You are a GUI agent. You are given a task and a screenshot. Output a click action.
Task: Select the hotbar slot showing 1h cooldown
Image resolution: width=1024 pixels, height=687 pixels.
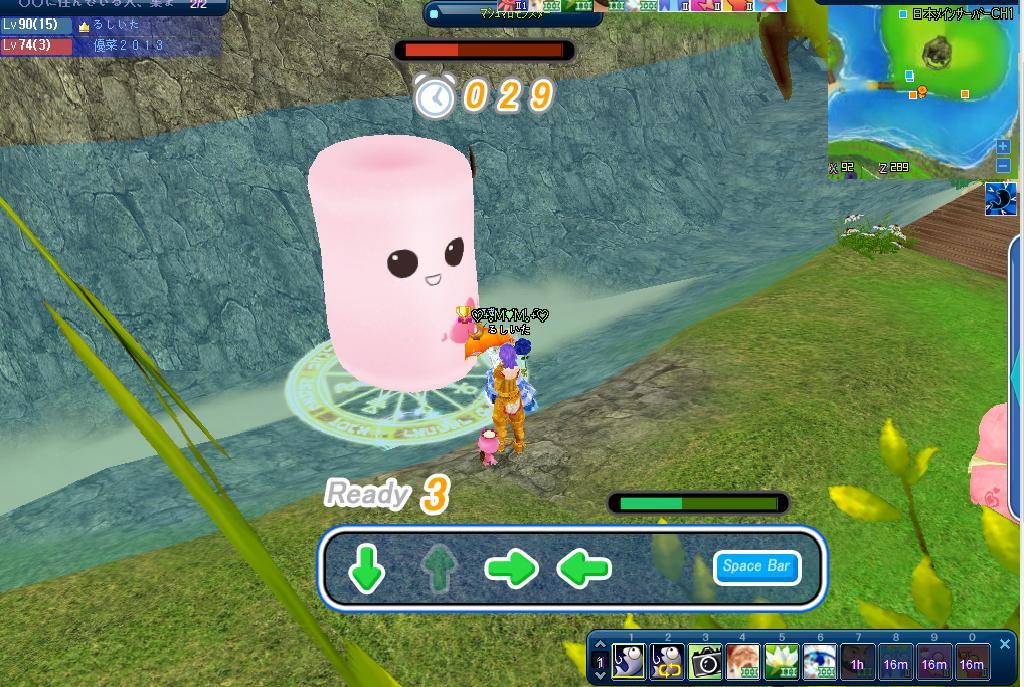pos(857,663)
